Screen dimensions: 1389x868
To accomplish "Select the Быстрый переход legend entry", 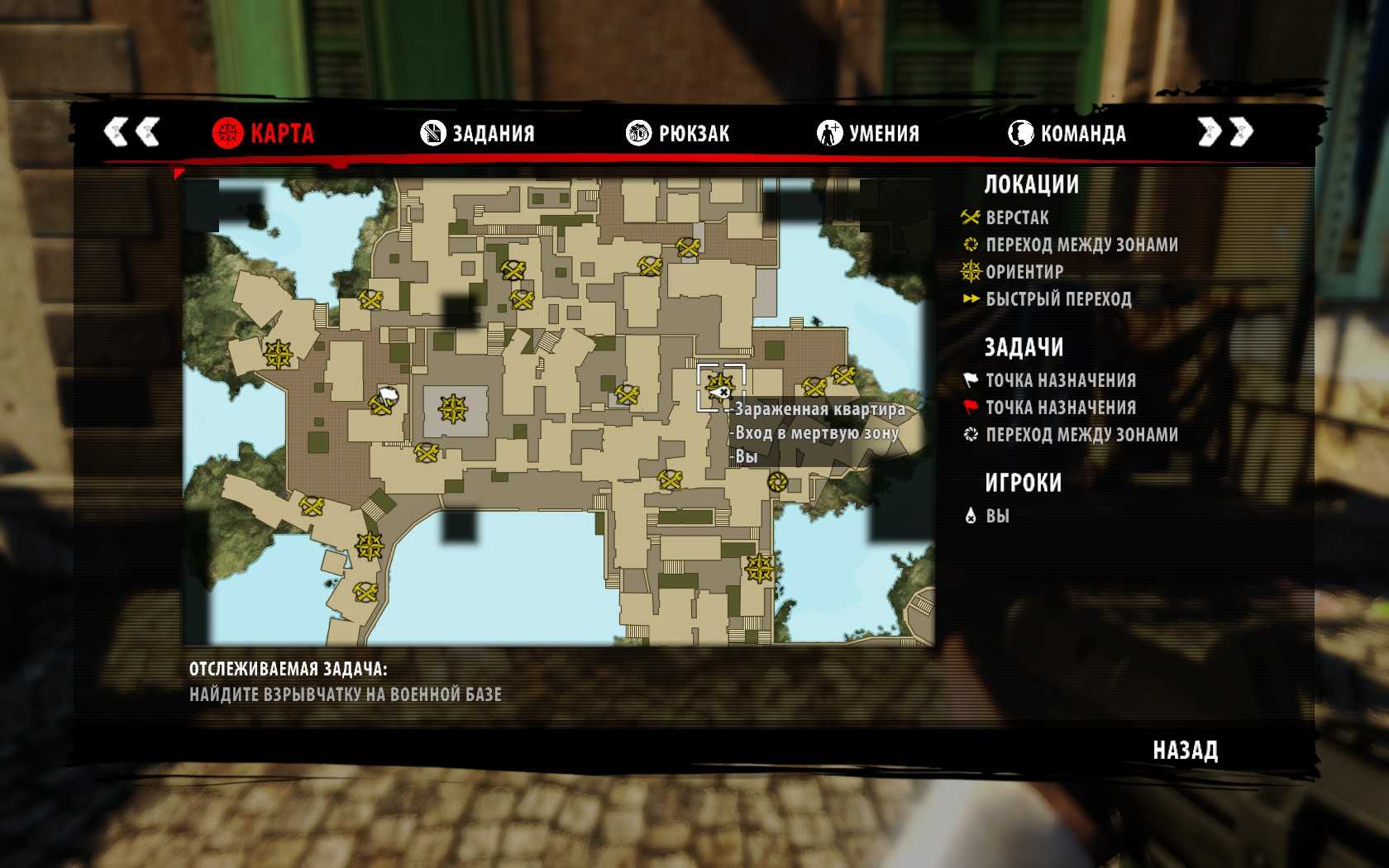I will coord(1058,298).
